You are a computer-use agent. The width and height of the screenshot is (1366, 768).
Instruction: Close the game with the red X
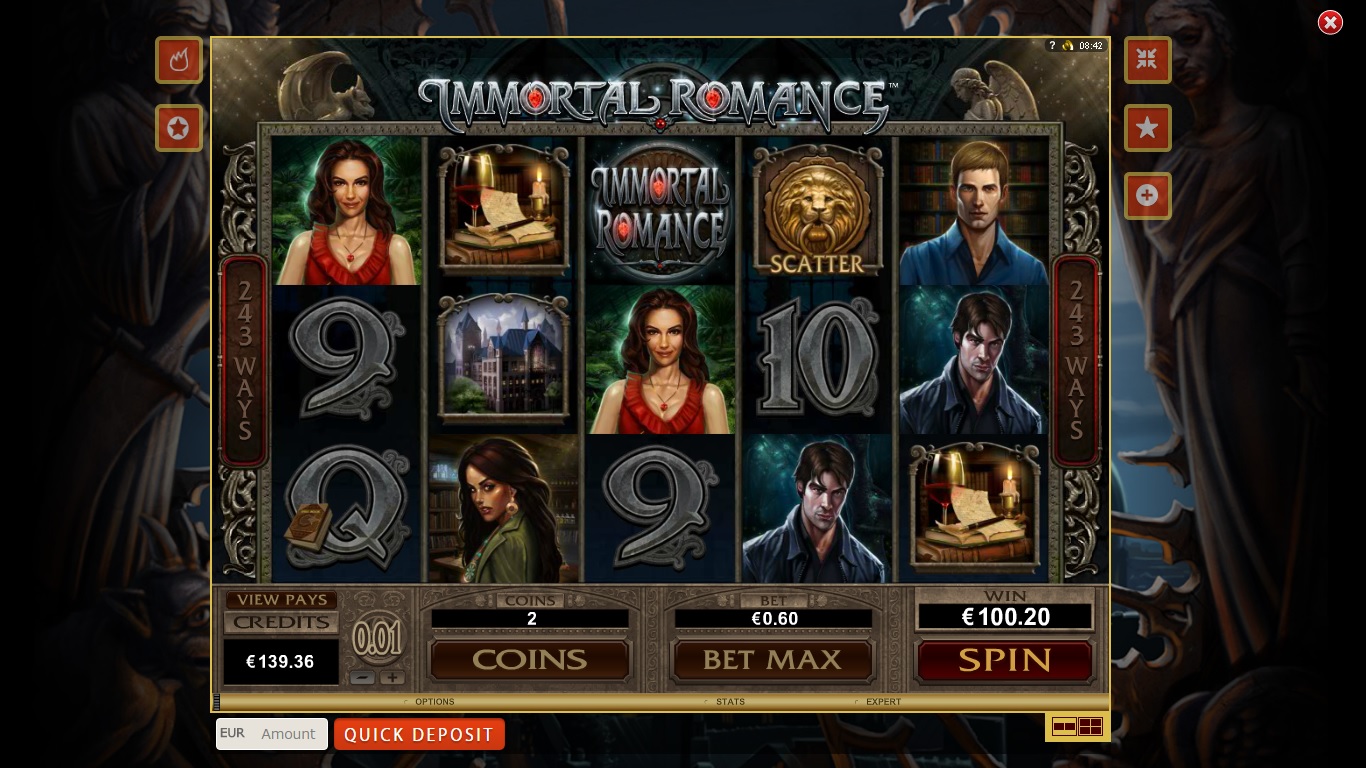click(x=1330, y=22)
